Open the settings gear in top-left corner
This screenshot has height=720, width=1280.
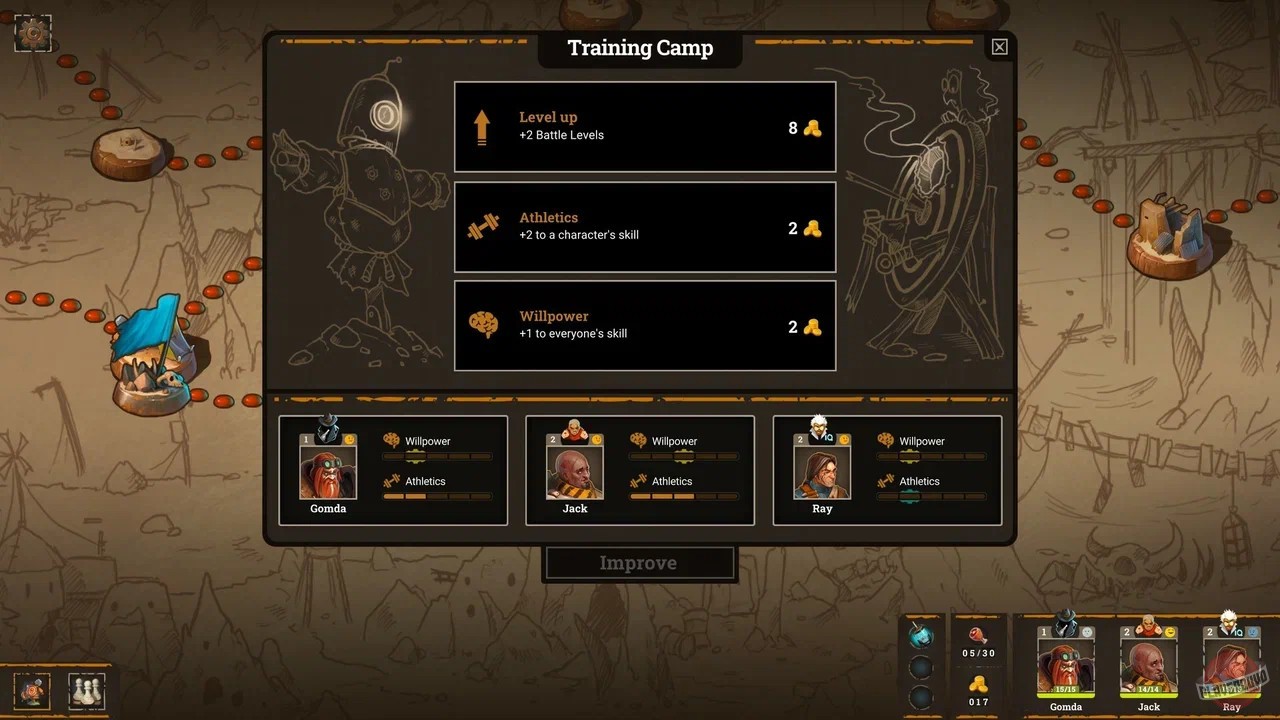click(x=33, y=33)
